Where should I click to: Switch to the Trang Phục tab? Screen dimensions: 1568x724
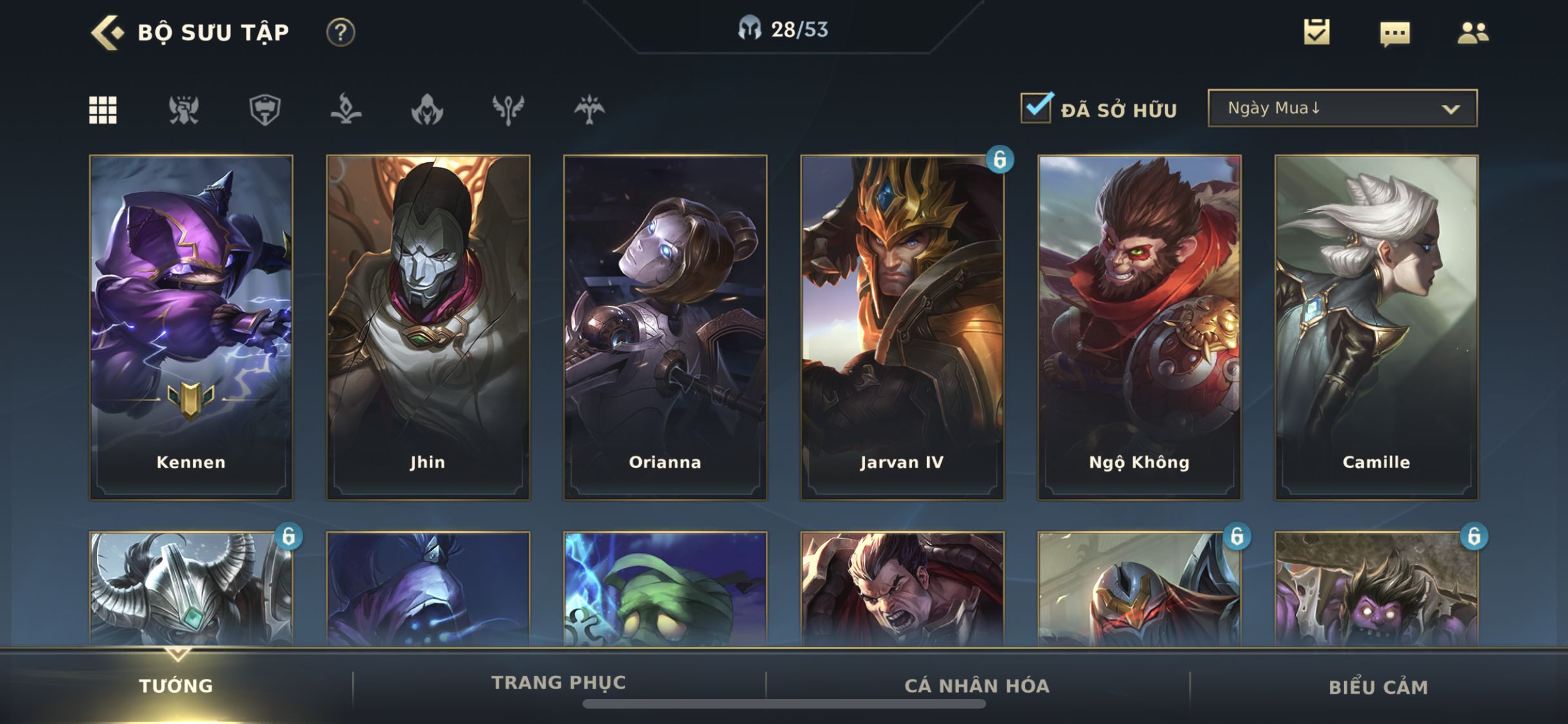559,683
